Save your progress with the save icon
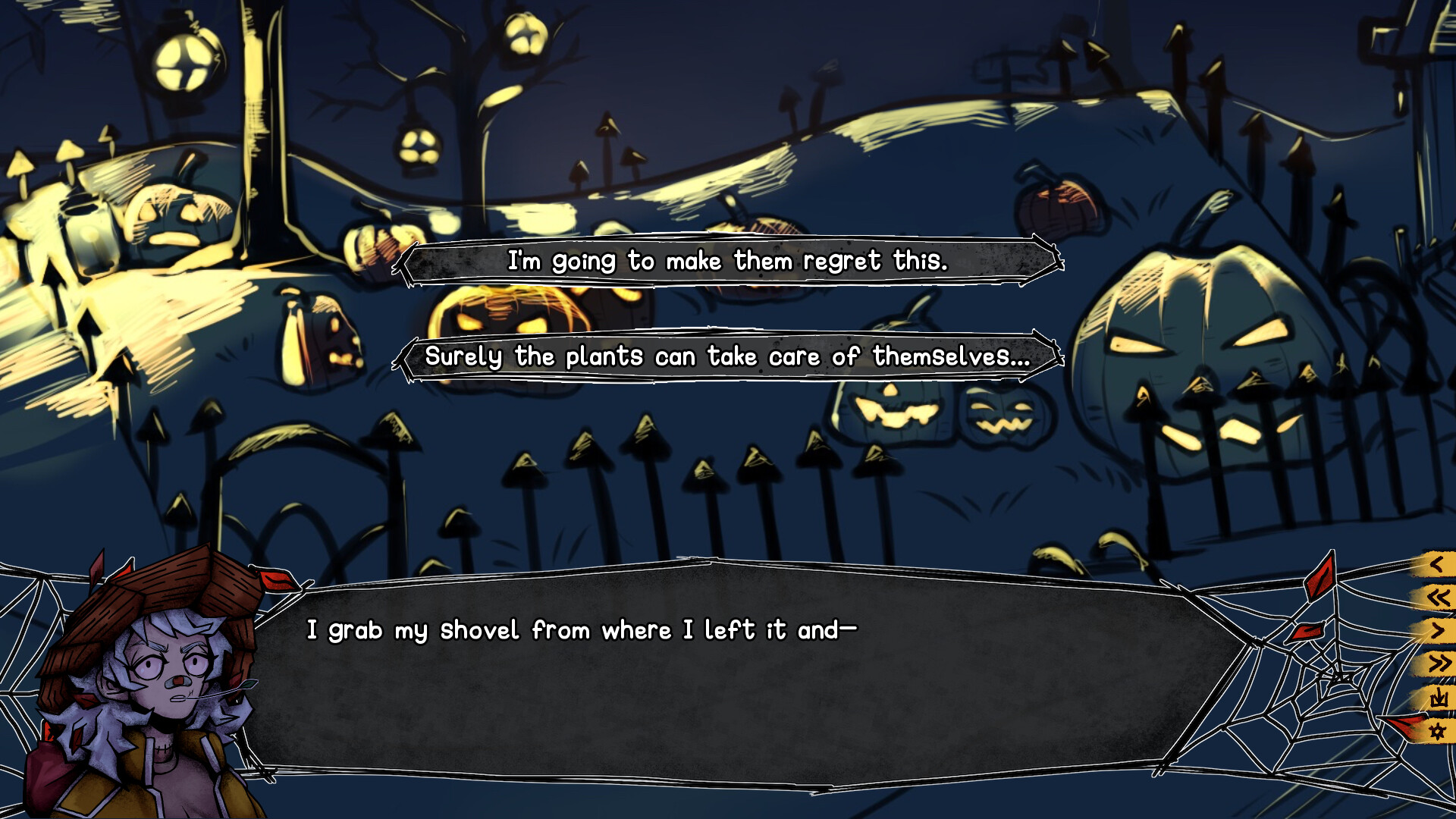Screen dimensions: 1456x819 point(1438,697)
